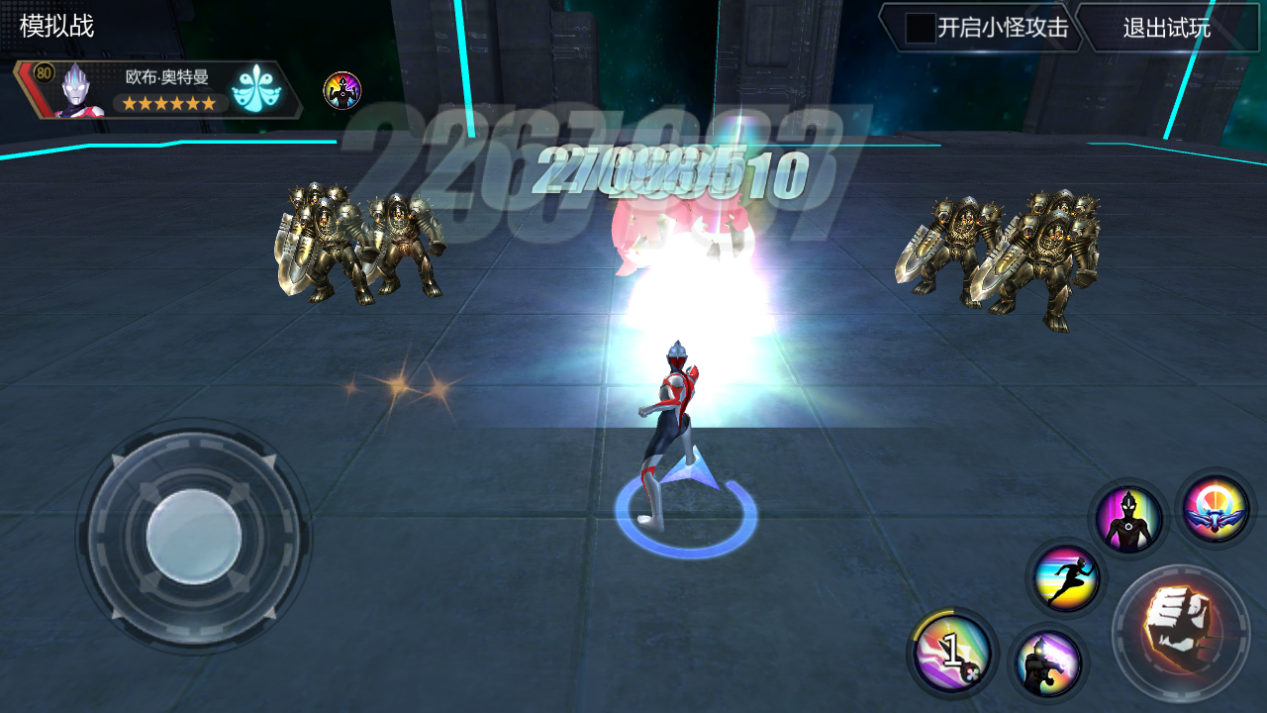This screenshot has width=1267, height=713.
Task: Activate the standing Ultraman silhouette skill
Action: [1129, 518]
